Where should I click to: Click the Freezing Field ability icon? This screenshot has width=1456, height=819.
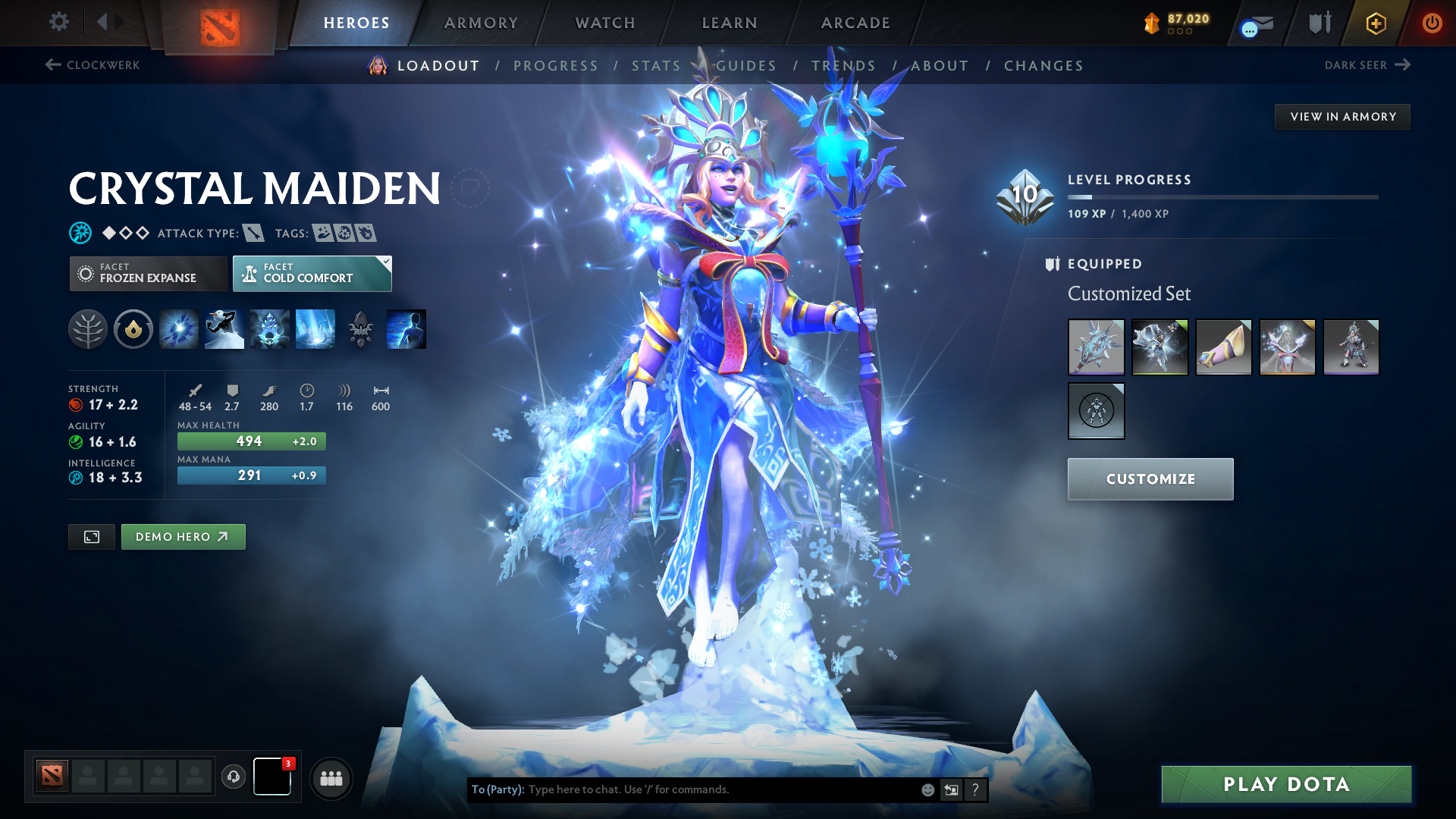click(x=315, y=328)
